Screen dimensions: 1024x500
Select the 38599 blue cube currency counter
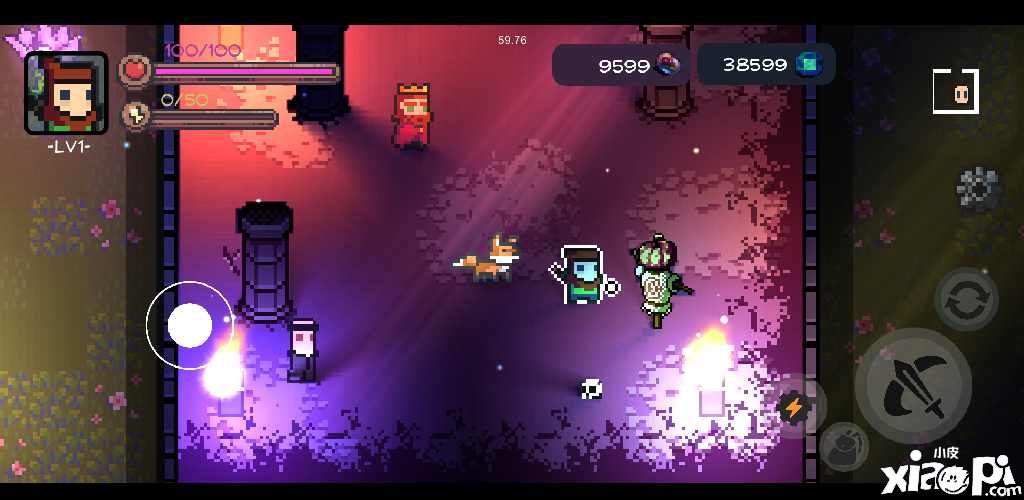[x=766, y=65]
